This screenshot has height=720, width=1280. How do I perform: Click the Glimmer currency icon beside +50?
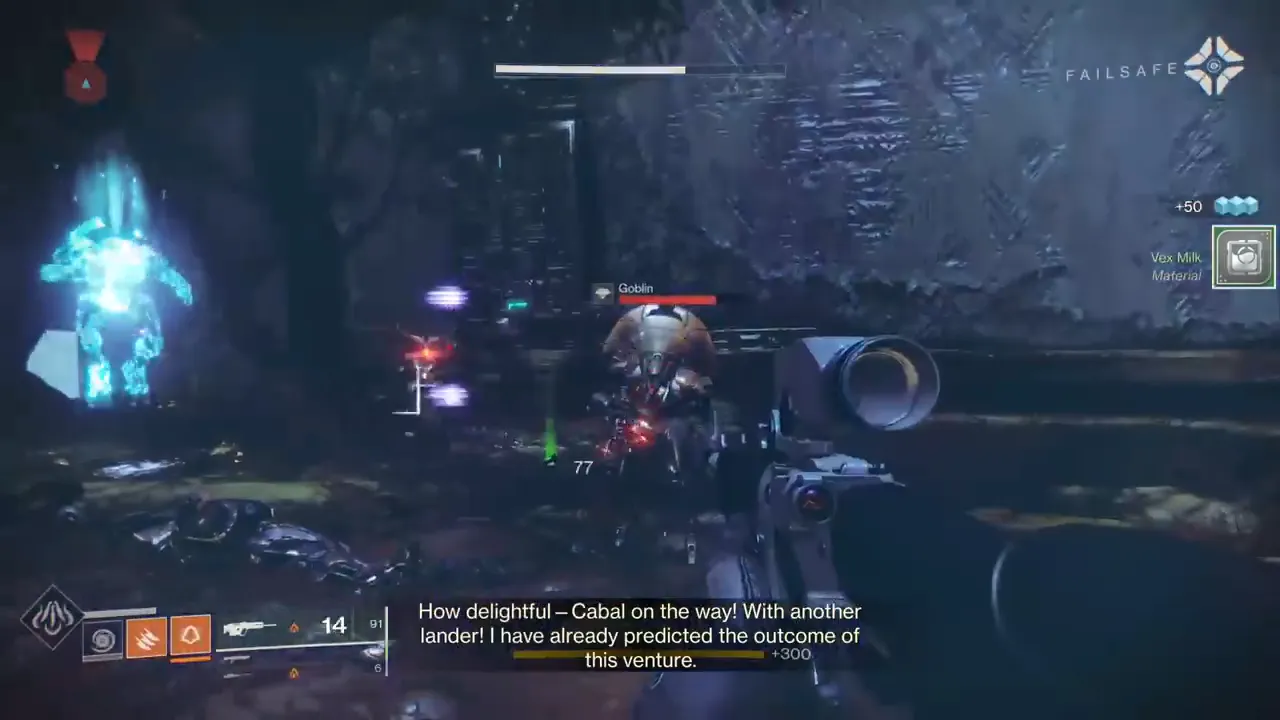pyautogui.click(x=1236, y=205)
